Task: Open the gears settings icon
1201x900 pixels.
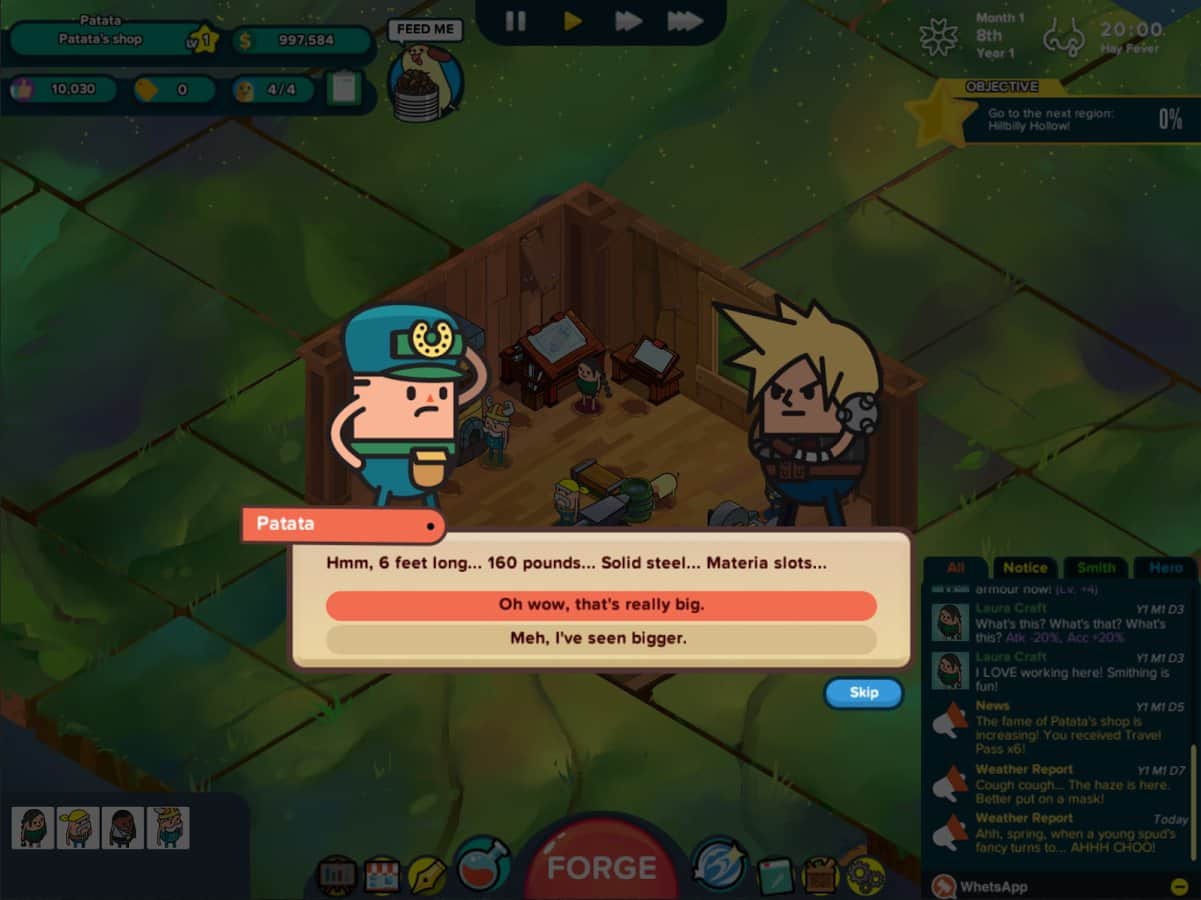Action: click(865, 876)
